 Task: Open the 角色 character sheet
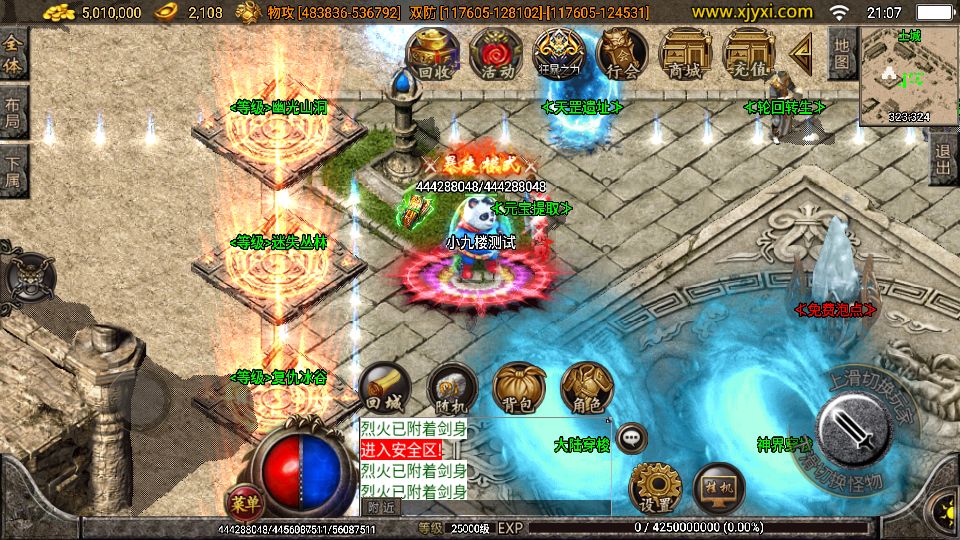click(585, 388)
